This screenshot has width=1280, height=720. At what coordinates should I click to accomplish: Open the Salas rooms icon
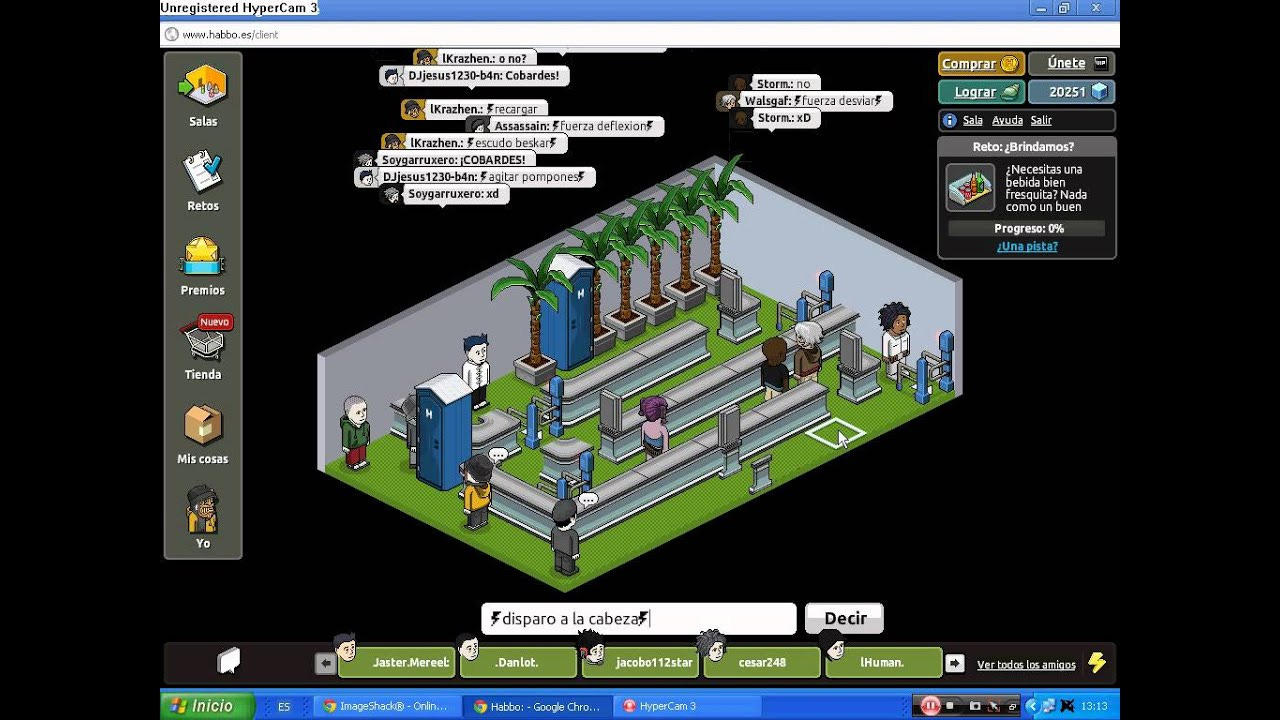[x=202, y=85]
